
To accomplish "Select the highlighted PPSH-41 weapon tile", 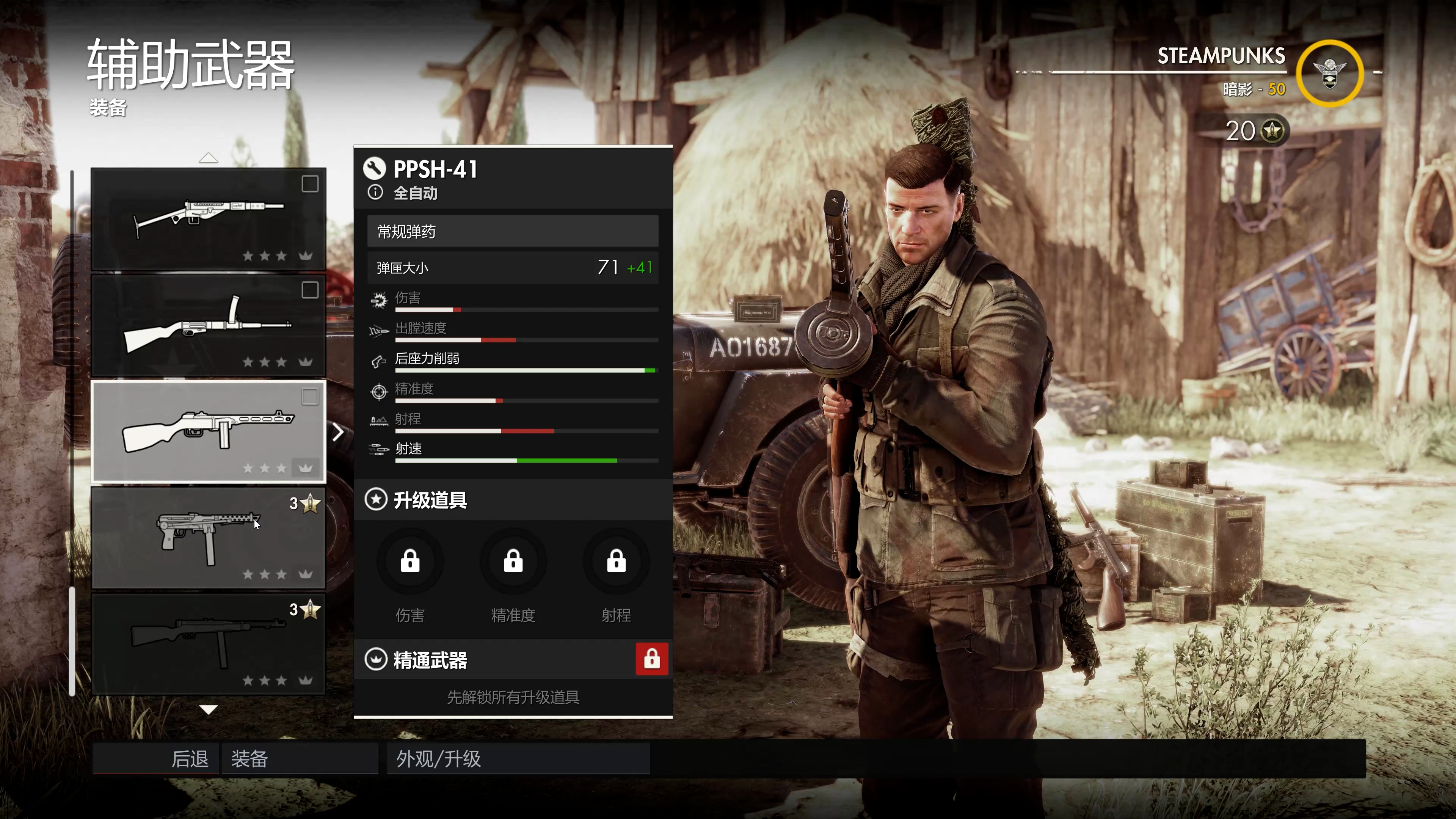I will pos(209,431).
